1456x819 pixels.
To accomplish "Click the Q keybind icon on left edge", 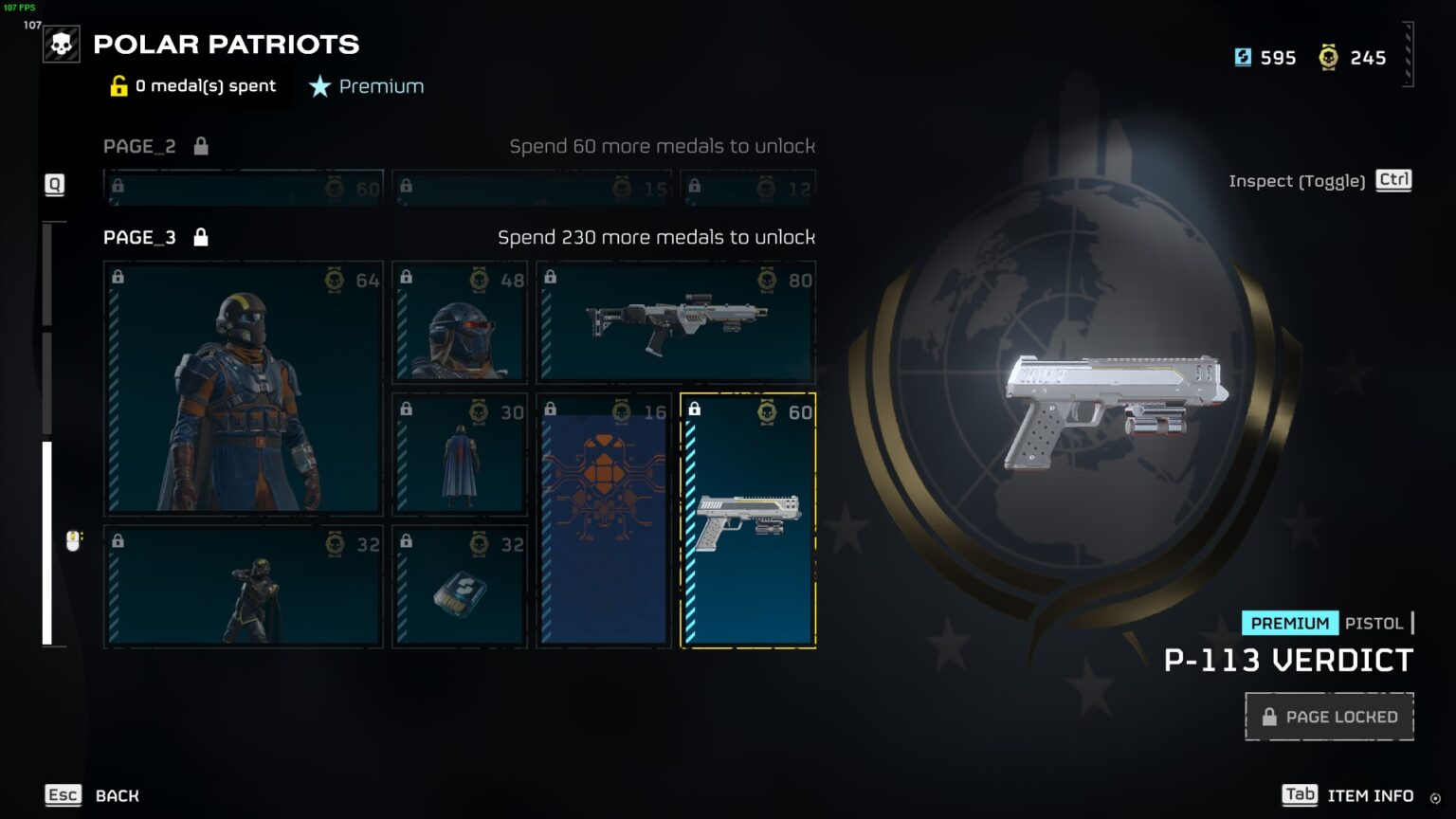I will tap(54, 185).
